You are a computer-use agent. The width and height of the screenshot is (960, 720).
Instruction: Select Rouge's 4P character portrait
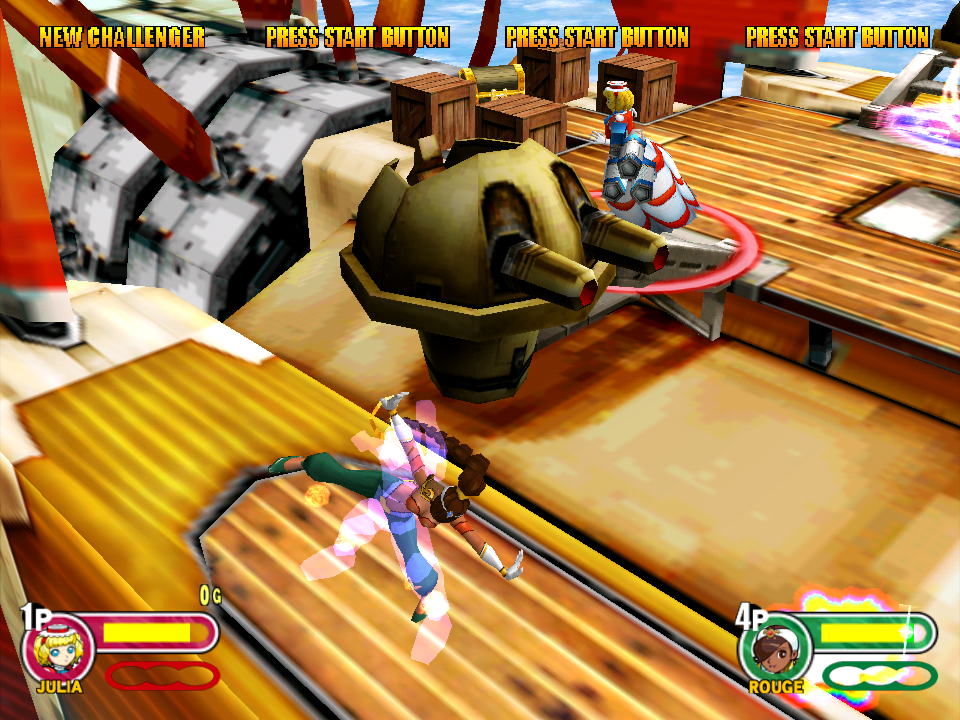(774, 648)
